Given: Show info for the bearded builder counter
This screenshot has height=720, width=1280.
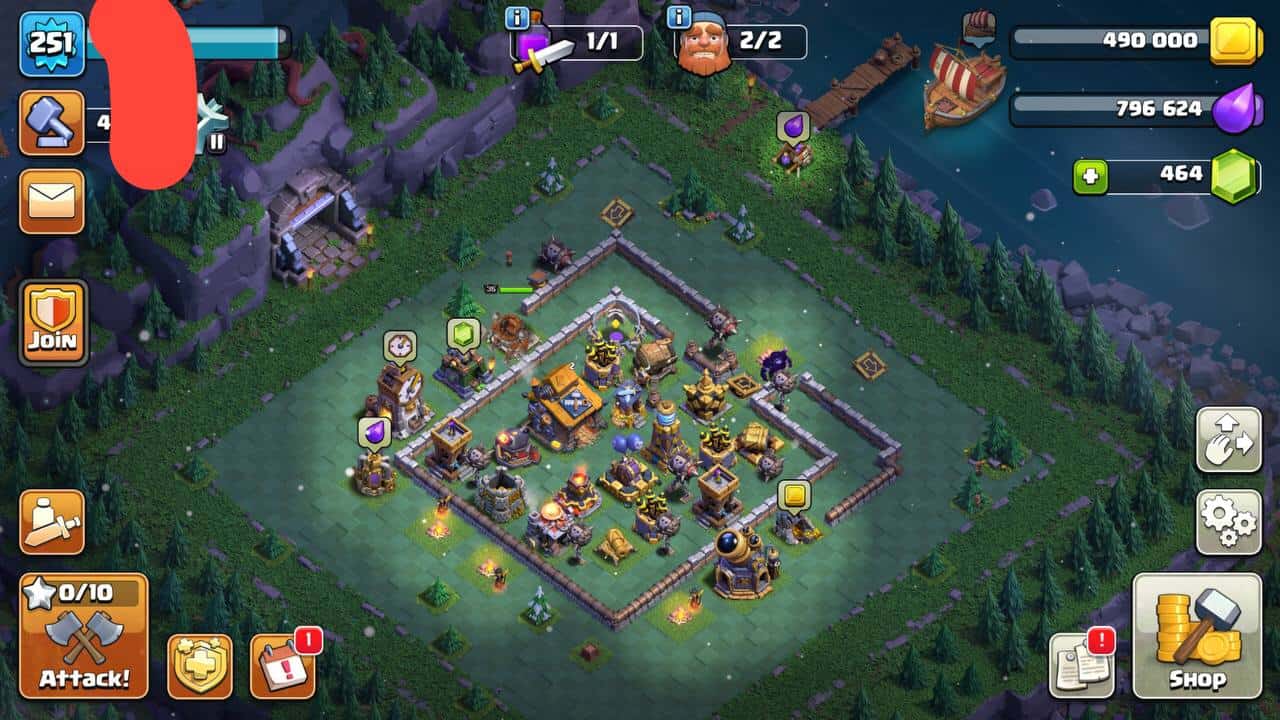Looking at the screenshot, I should [x=679, y=18].
